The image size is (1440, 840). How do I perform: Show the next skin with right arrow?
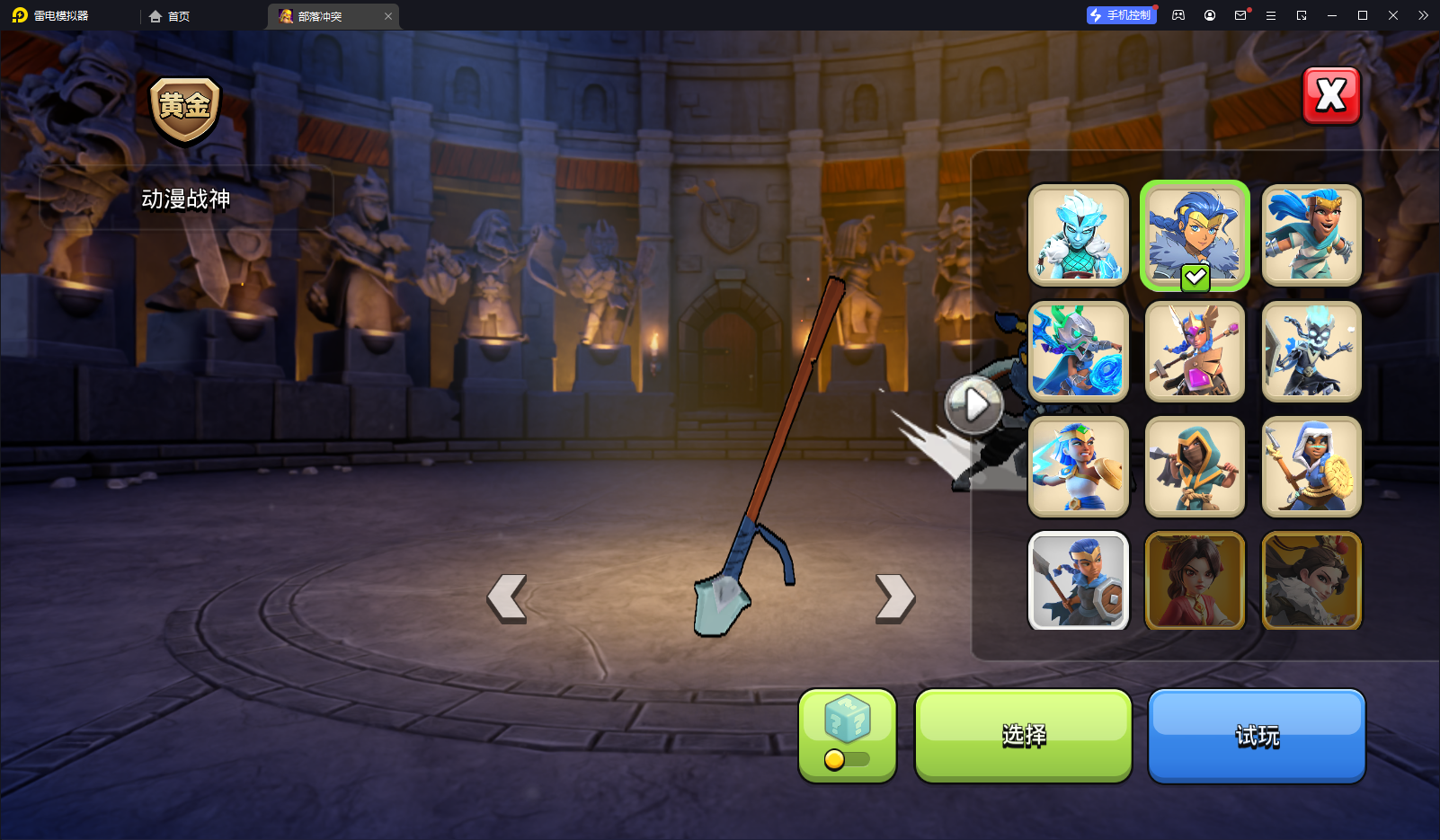(x=895, y=598)
